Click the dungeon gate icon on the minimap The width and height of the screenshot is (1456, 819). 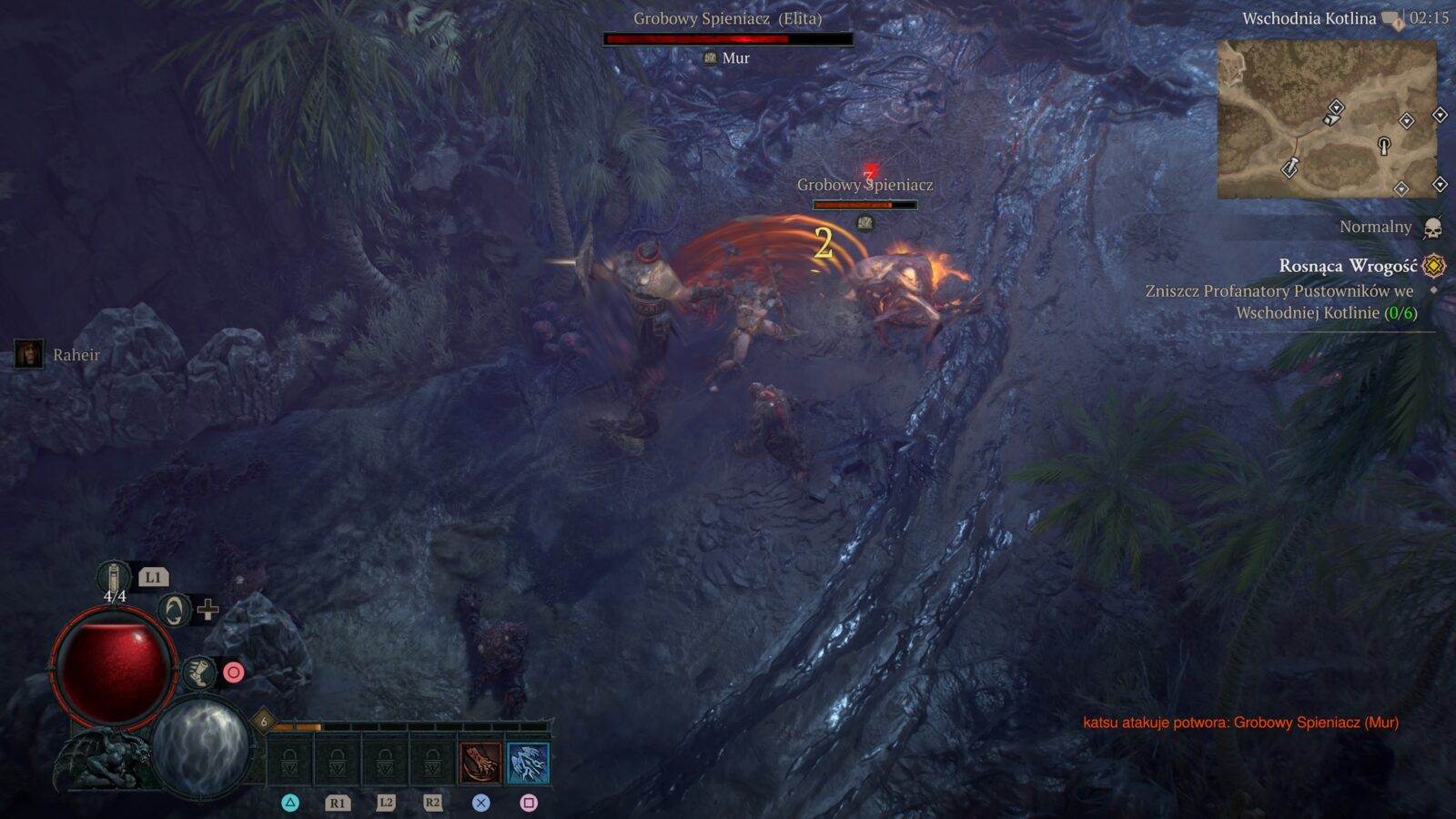point(1384,146)
